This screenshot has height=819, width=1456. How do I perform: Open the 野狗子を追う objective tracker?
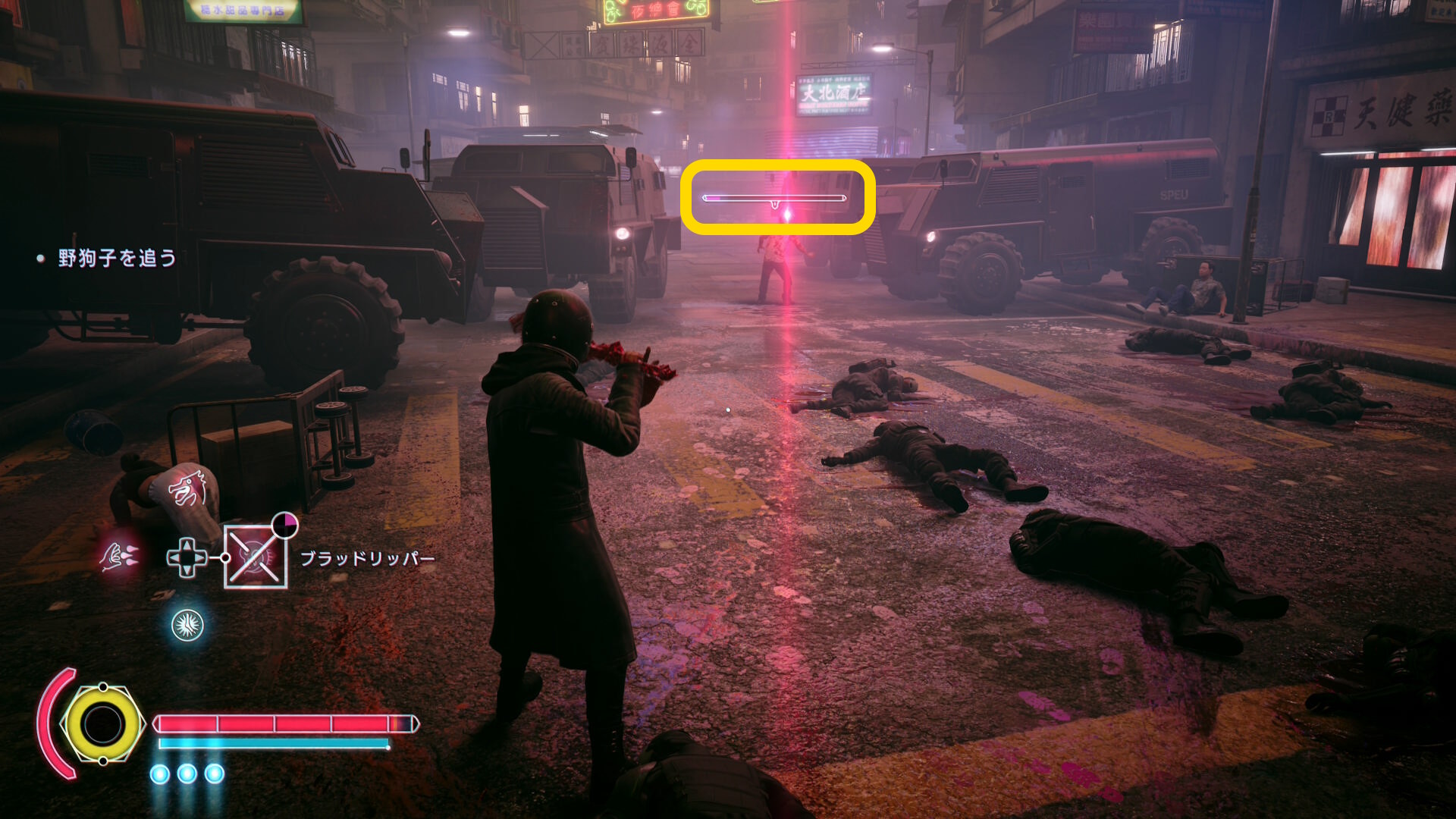point(117,259)
